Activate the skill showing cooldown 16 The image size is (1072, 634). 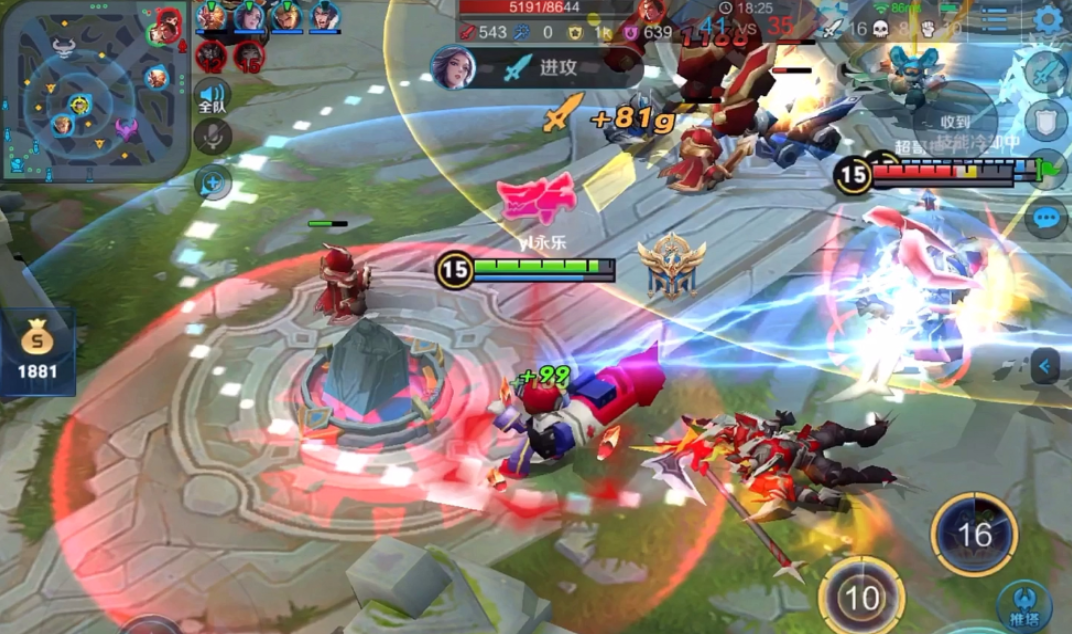pyautogui.click(x=974, y=534)
